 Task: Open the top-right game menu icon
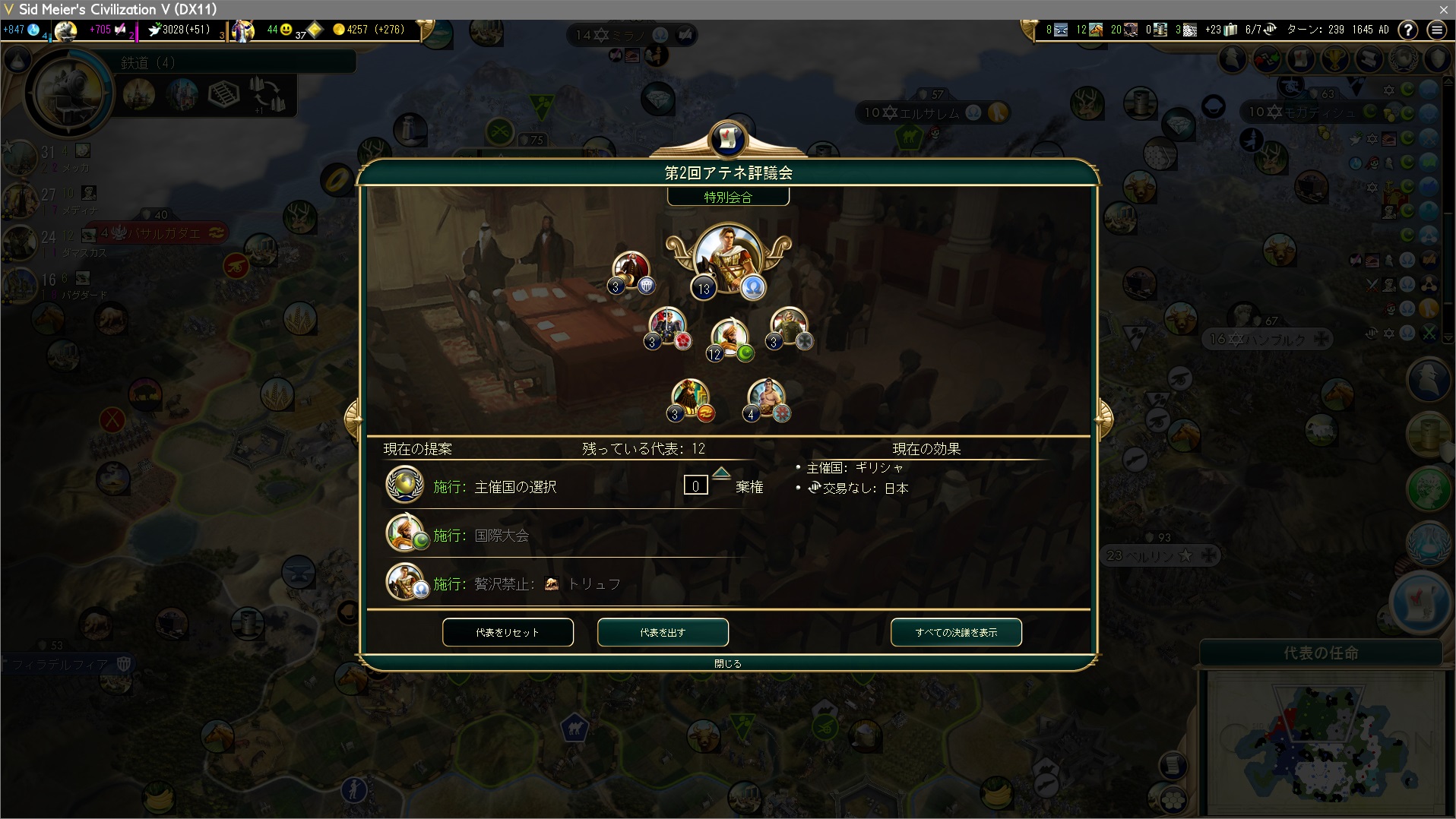pyautogui.click(x=1436, y=30)
